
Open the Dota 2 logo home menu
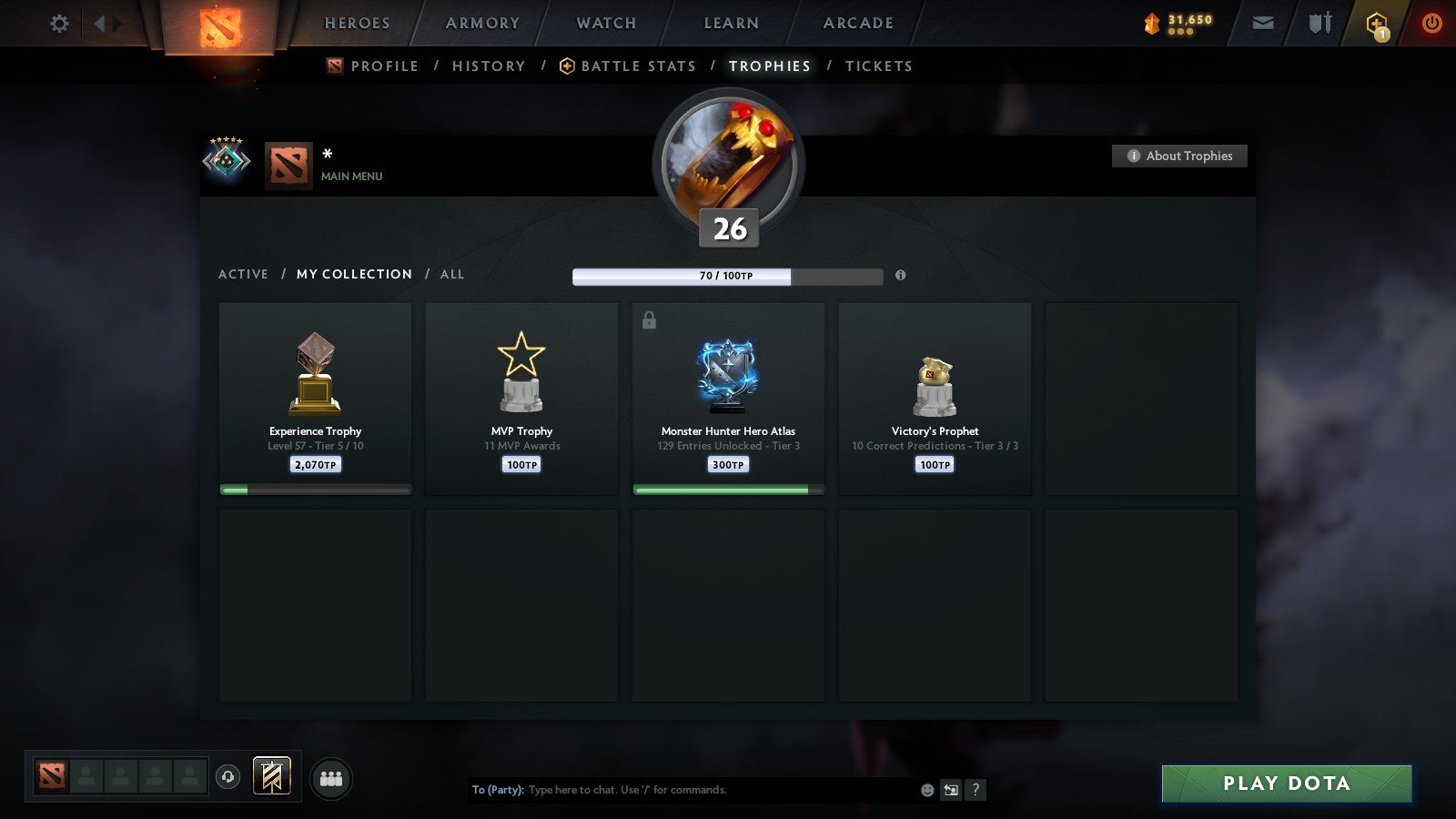[218, 25]
